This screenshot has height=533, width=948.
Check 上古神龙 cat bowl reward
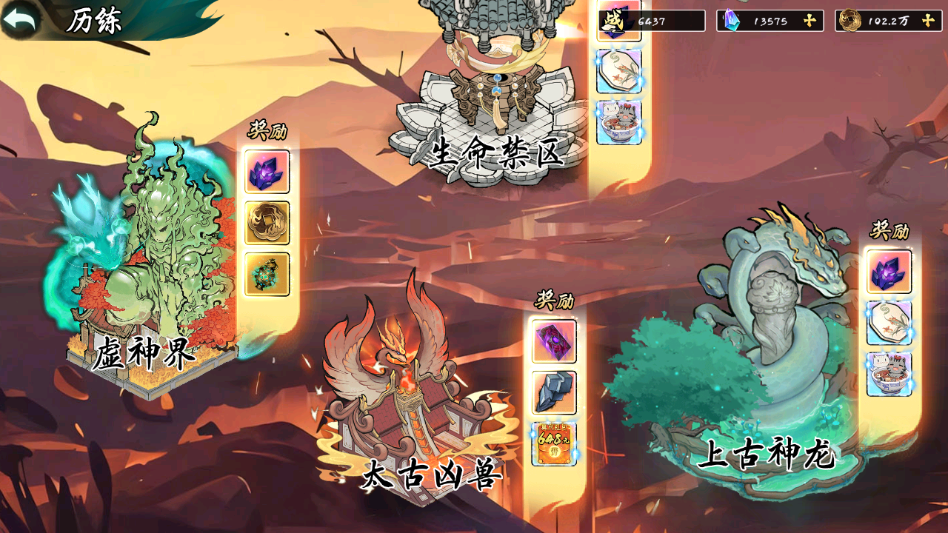coord(888,373)
